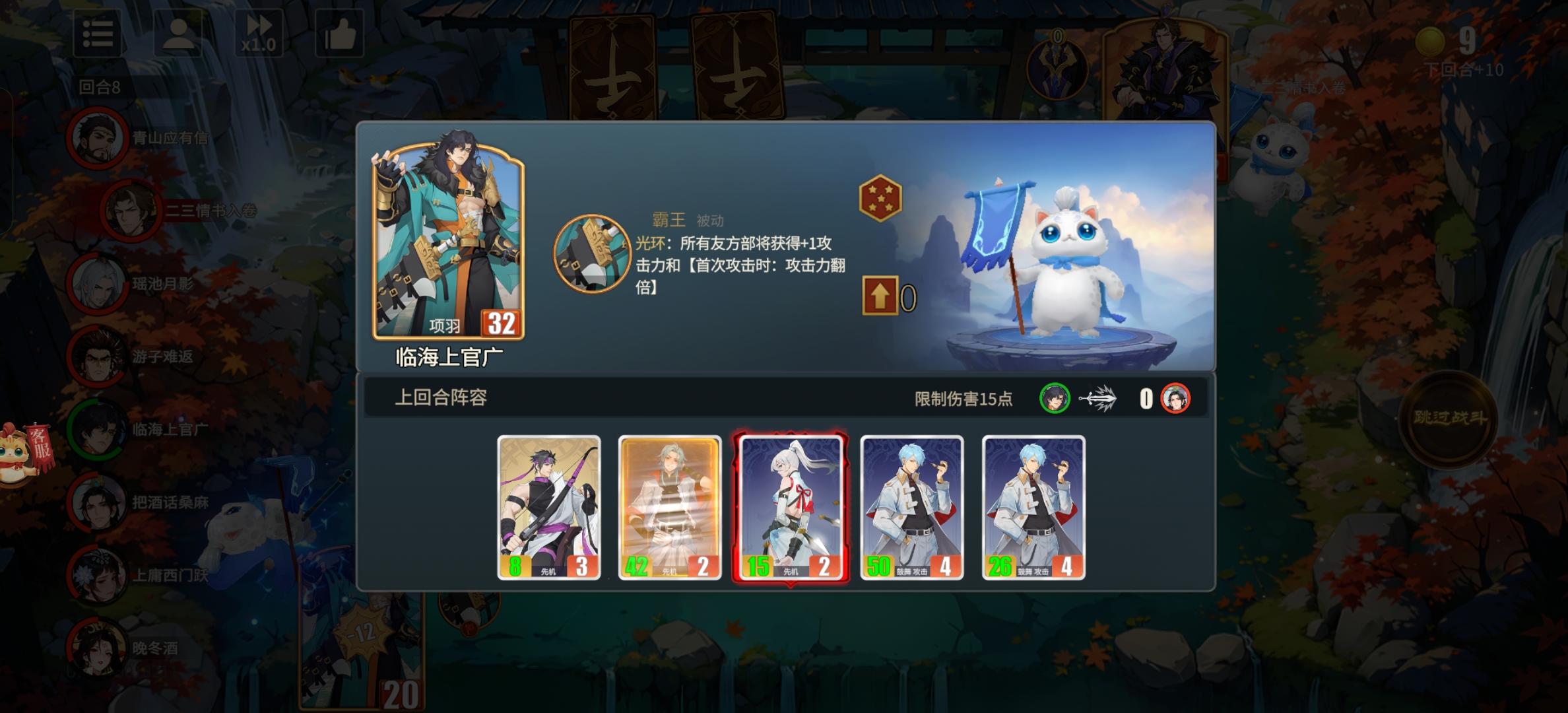The width and height of the screenshot is (1568, 713).
Task: Open the player profile icon
Action: point(180,34)
